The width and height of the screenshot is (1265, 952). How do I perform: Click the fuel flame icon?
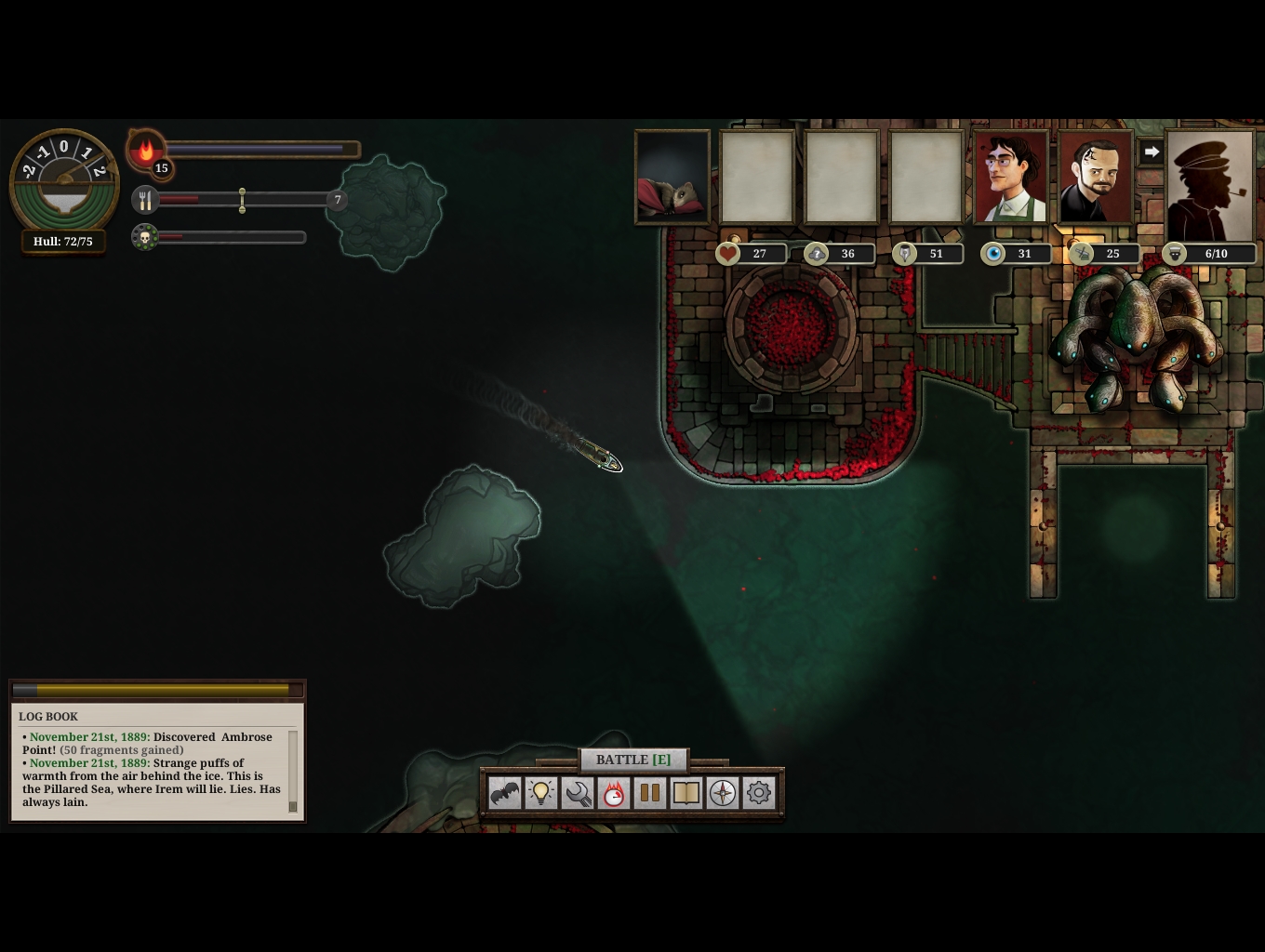pyautogui.click(x=146, y=151)
